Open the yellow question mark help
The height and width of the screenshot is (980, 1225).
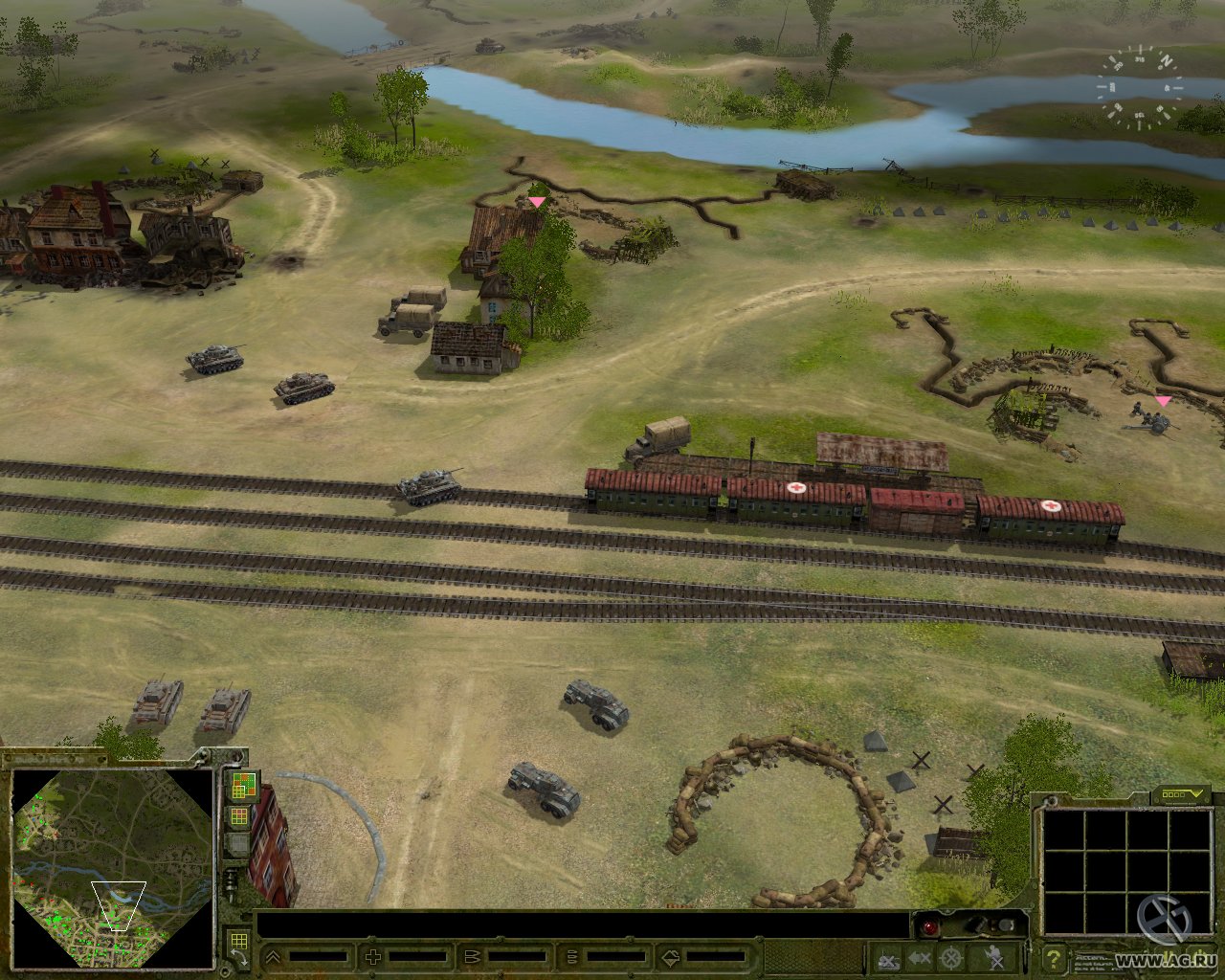[x=1054, y=957]
